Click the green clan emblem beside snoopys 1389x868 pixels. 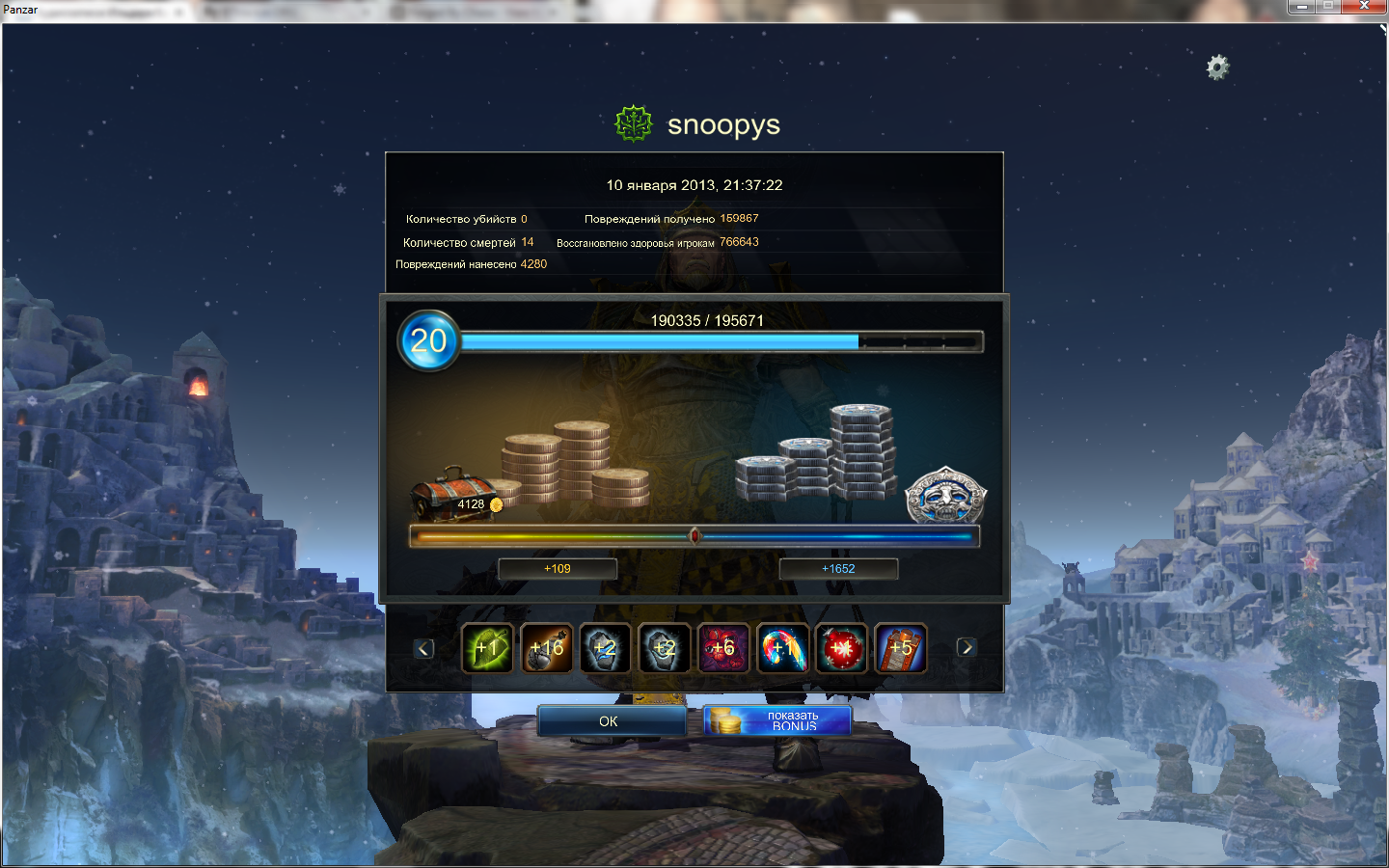pos(634,124)
